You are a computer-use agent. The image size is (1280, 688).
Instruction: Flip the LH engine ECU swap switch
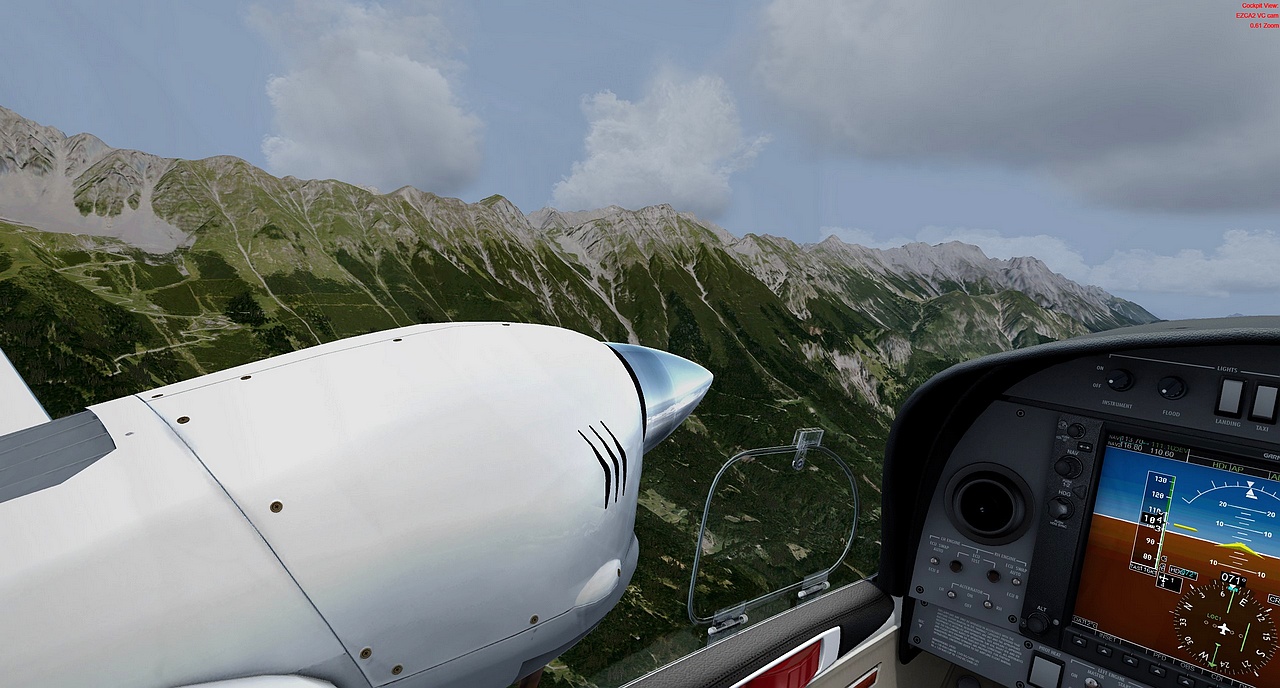[933, 562]
